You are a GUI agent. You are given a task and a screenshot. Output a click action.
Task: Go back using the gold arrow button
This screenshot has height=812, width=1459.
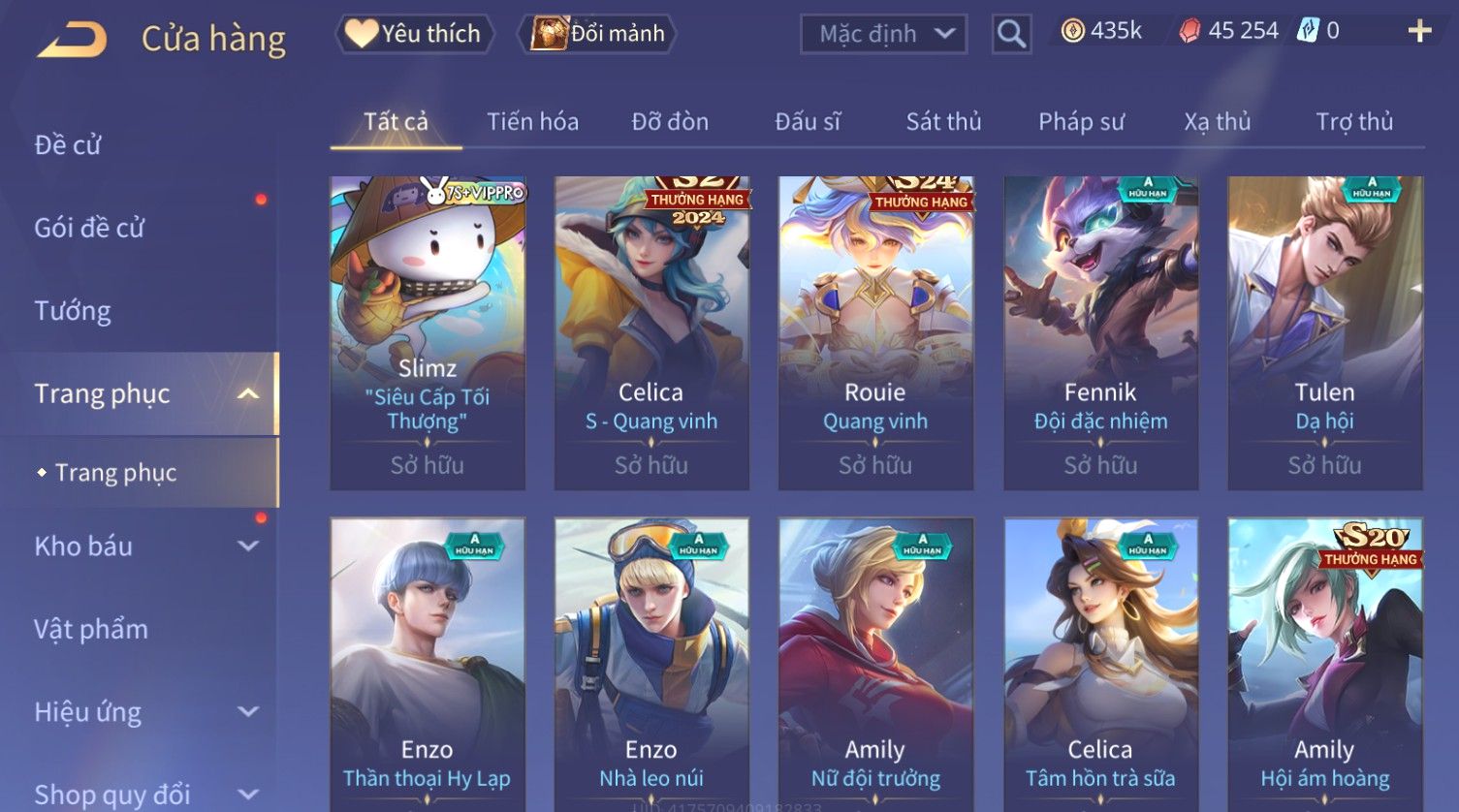point(72,40)
